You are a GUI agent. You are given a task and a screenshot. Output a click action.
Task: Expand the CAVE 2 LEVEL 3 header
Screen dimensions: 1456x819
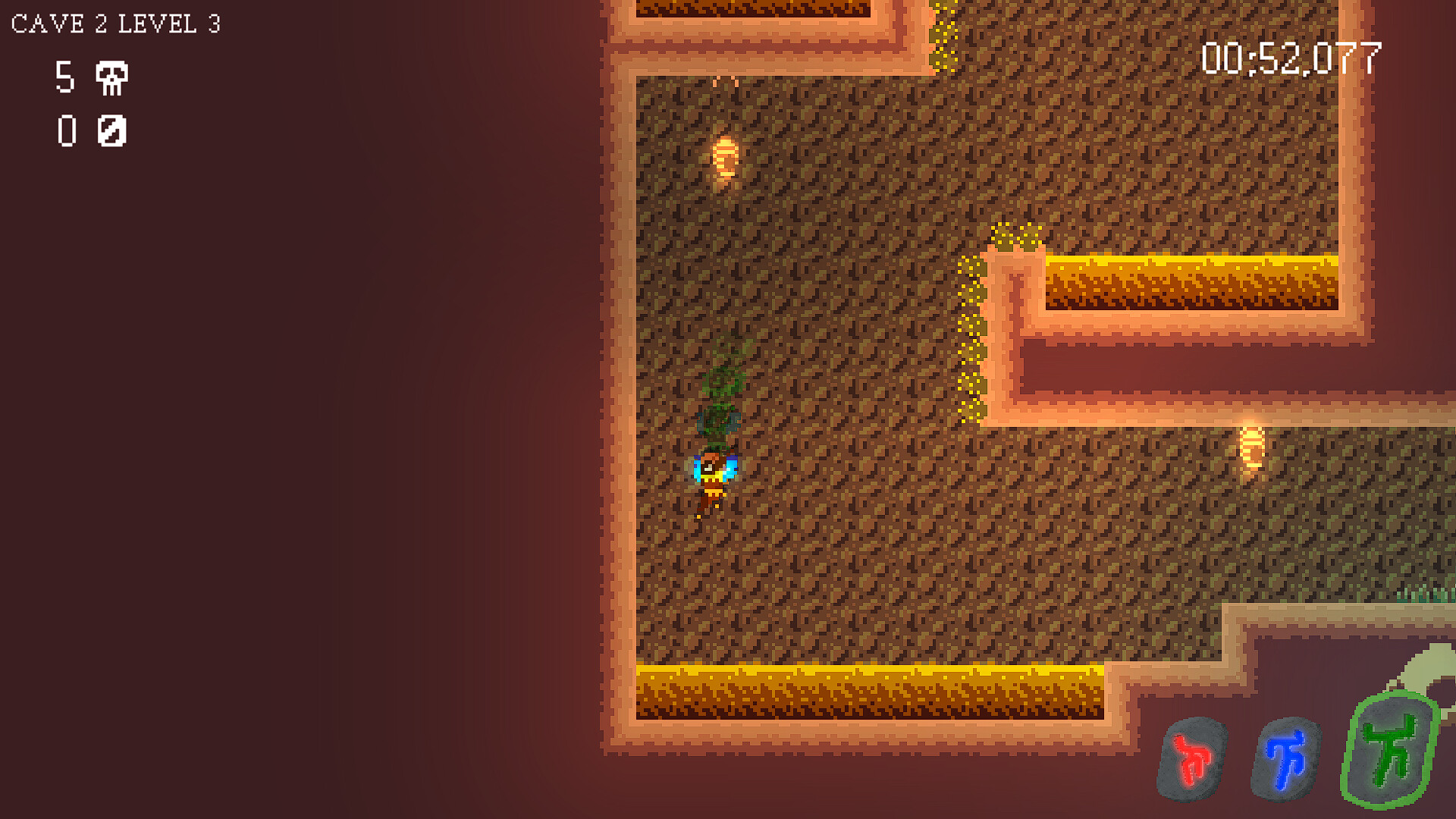click(114, 23)
